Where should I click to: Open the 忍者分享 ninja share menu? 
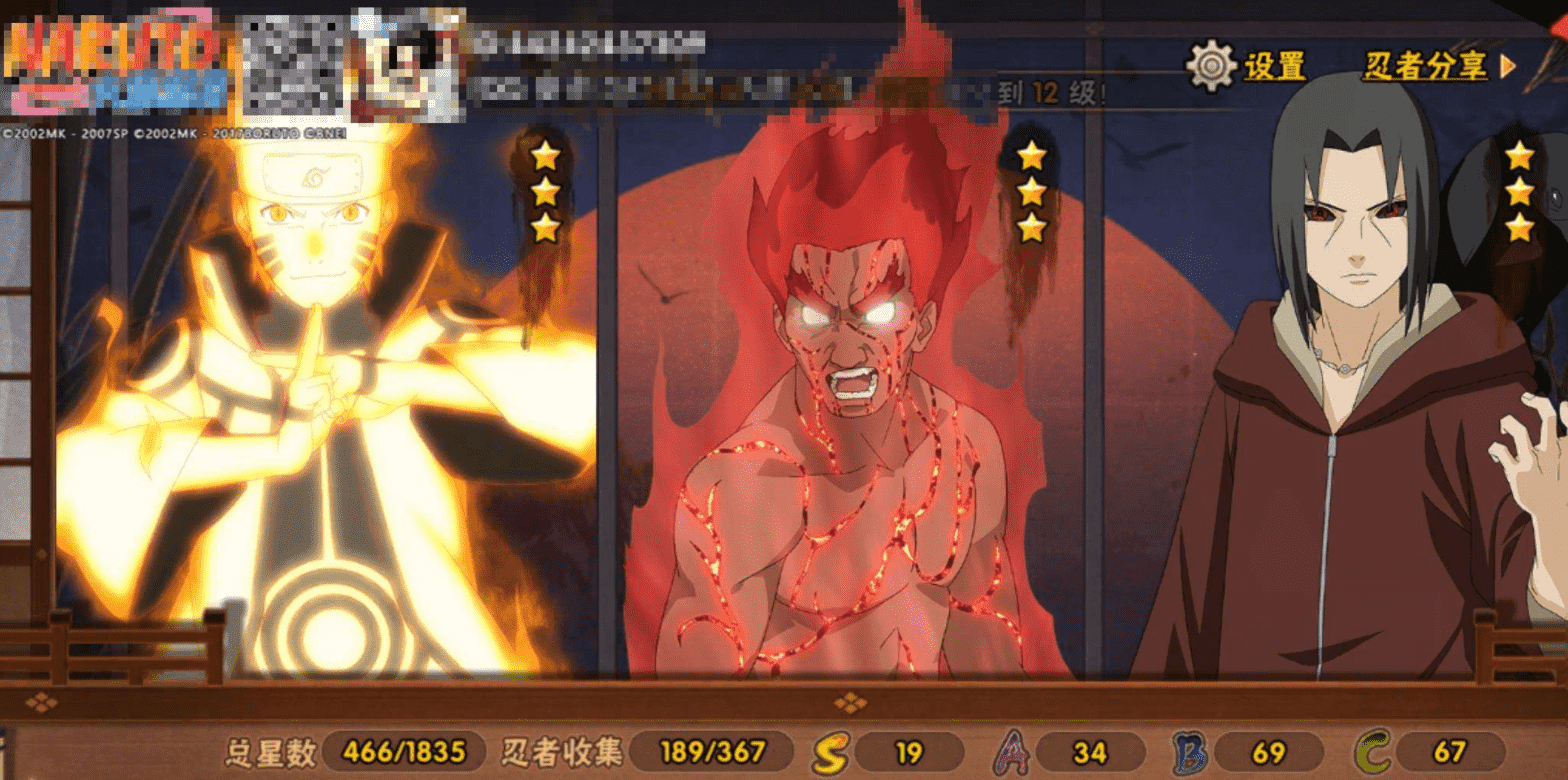click(x=1438, y=66)
